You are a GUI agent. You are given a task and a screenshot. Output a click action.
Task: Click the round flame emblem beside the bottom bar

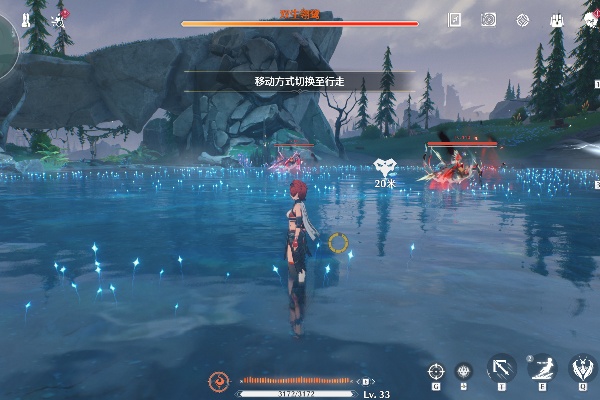pyautogui.click(x=218, y=381)
